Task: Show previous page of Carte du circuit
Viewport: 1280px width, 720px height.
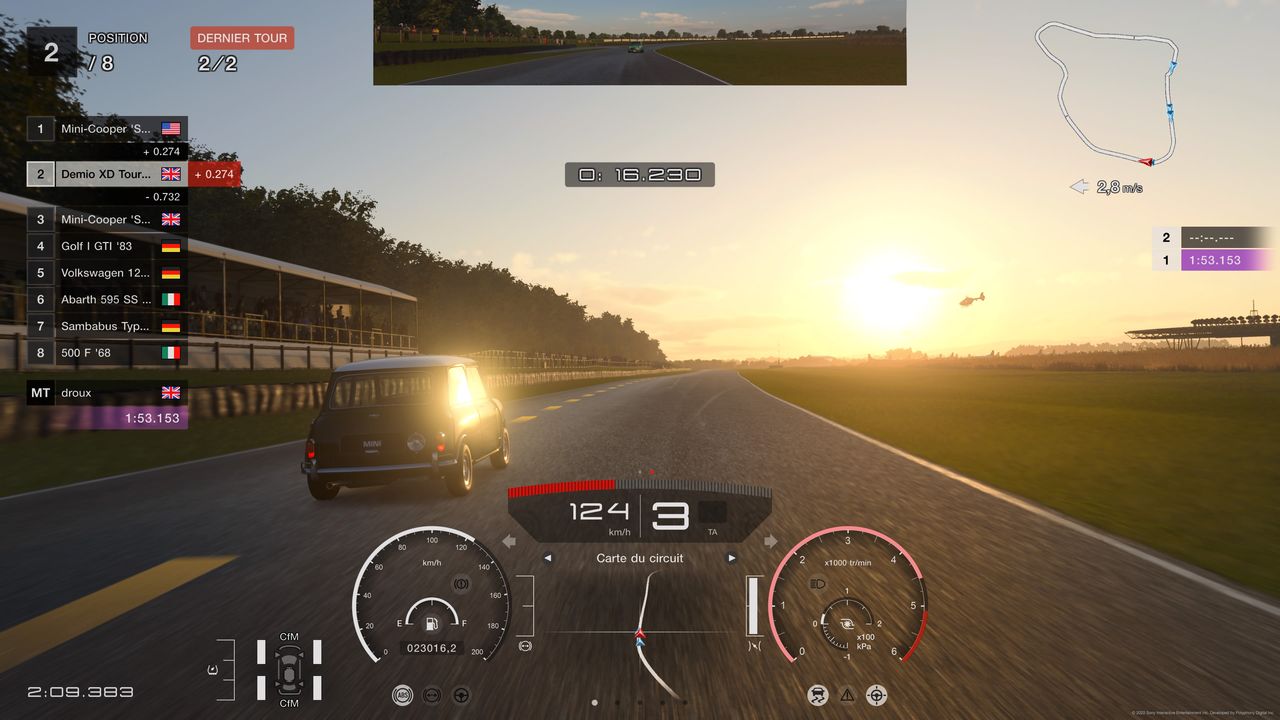Action: [x=547, y=558]
